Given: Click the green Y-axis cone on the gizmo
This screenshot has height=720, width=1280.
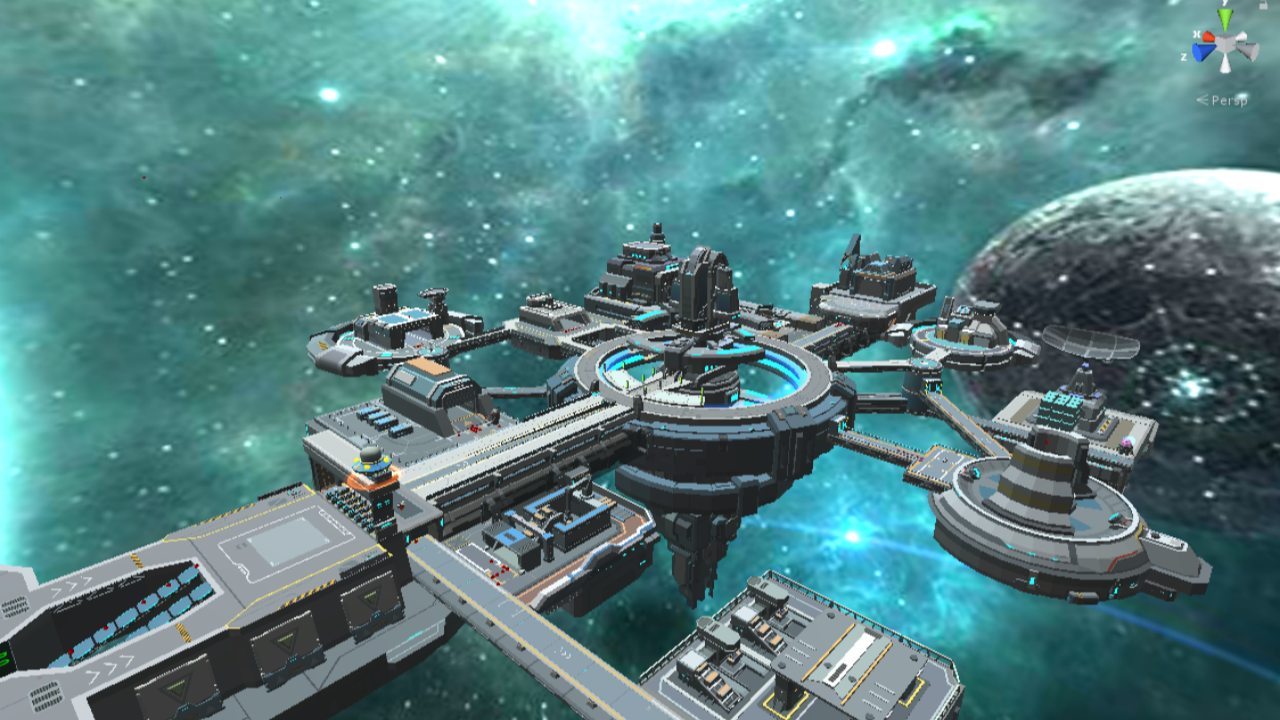Looking at the screenshot, I should [1225, 20].
